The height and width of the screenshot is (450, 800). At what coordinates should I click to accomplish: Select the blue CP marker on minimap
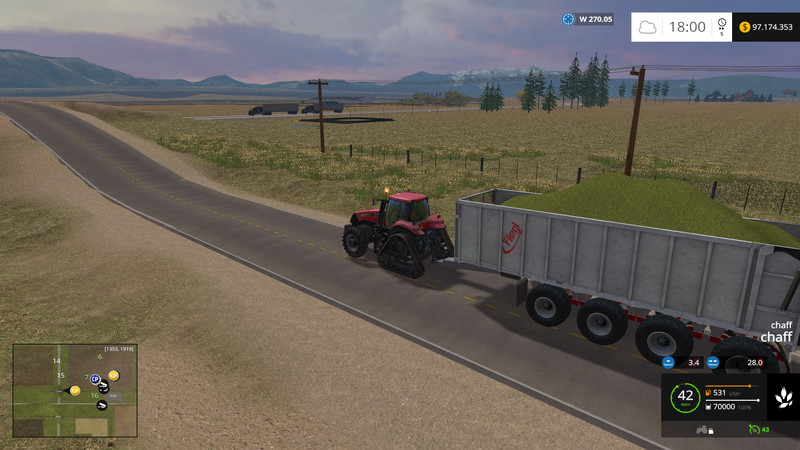pyautogui.click(x=95, y=380)
